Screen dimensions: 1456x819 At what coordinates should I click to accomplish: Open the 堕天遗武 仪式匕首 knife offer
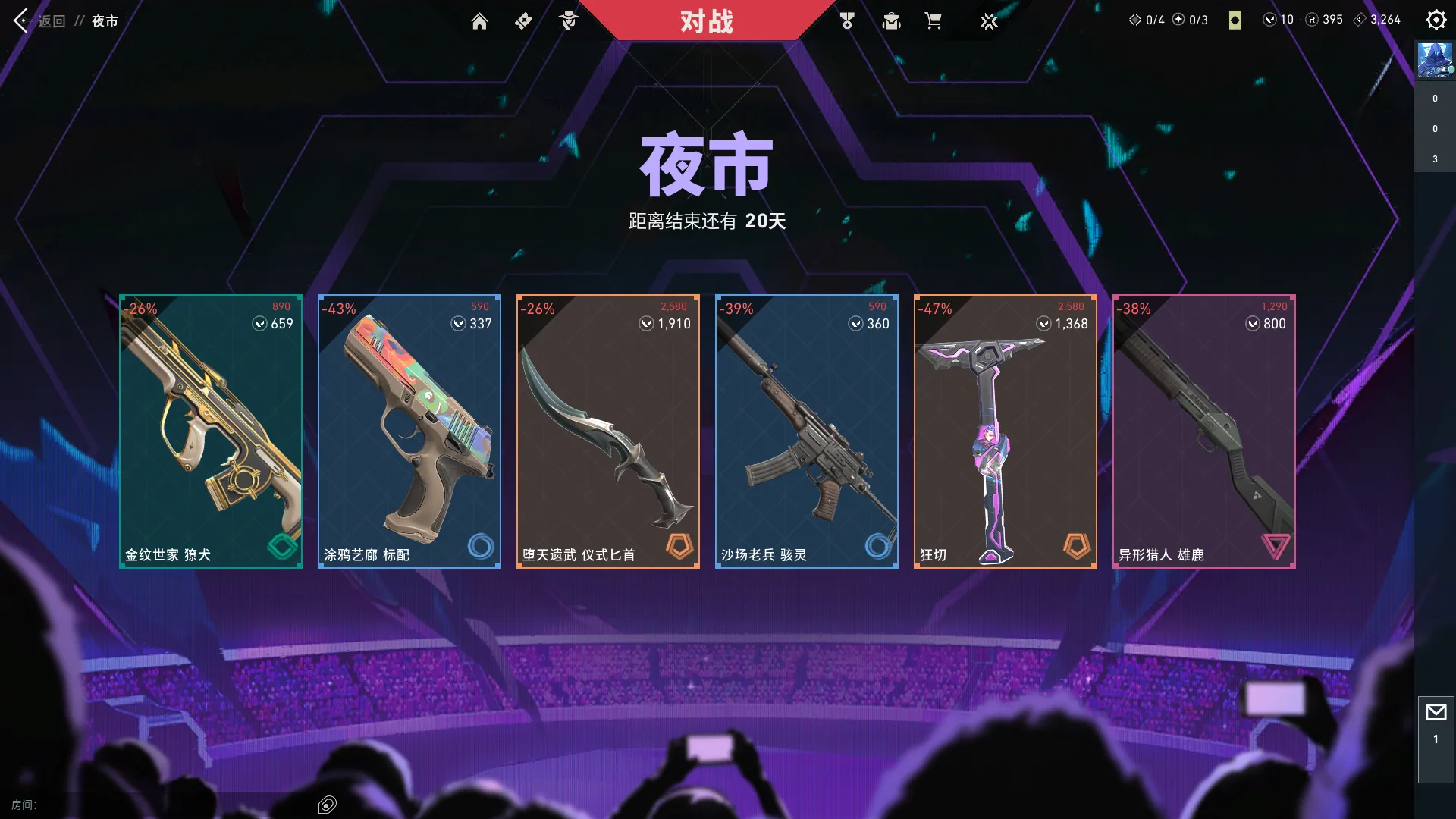coord(607,430)
